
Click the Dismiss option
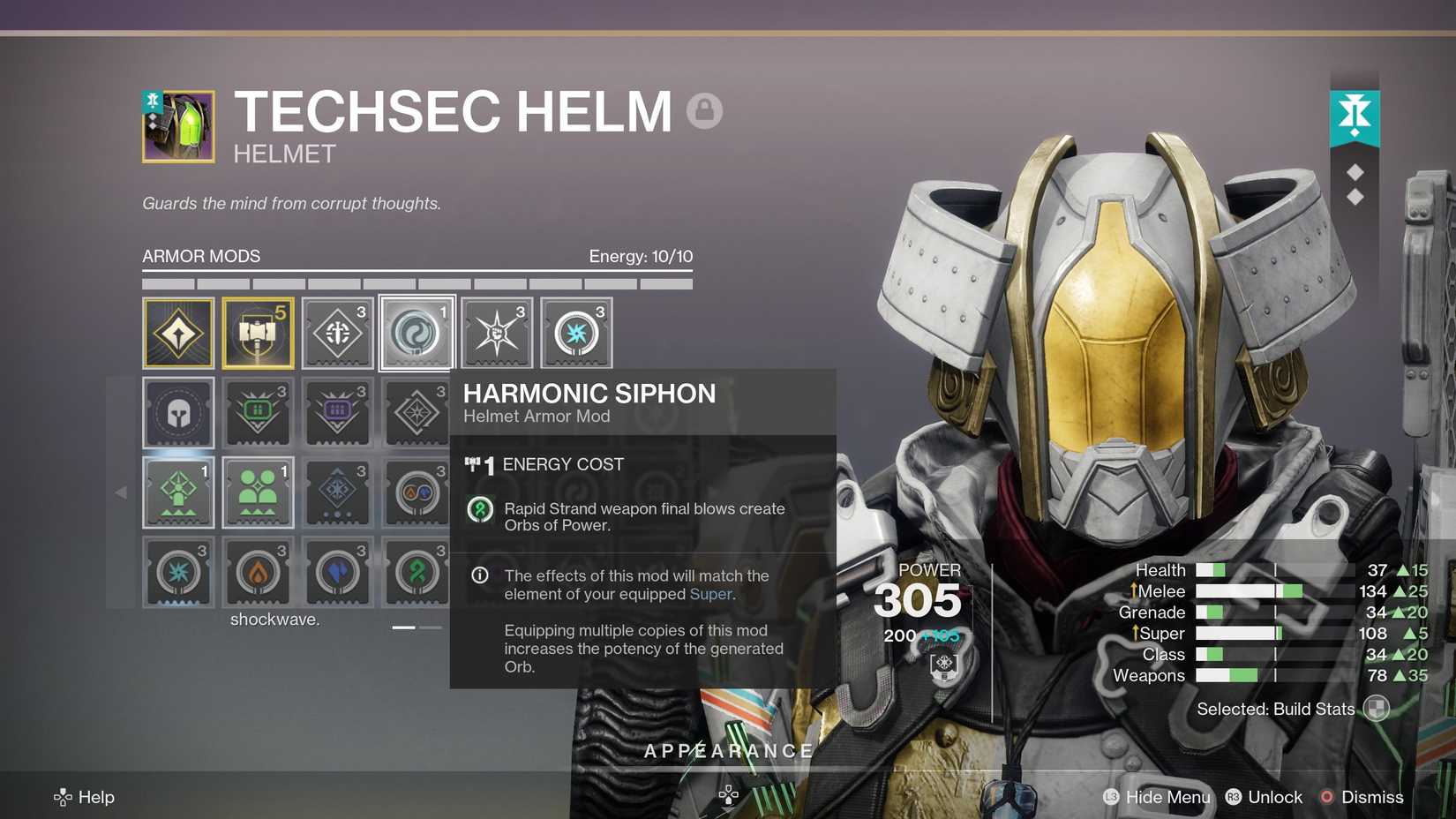click(x=1373, y=797)
